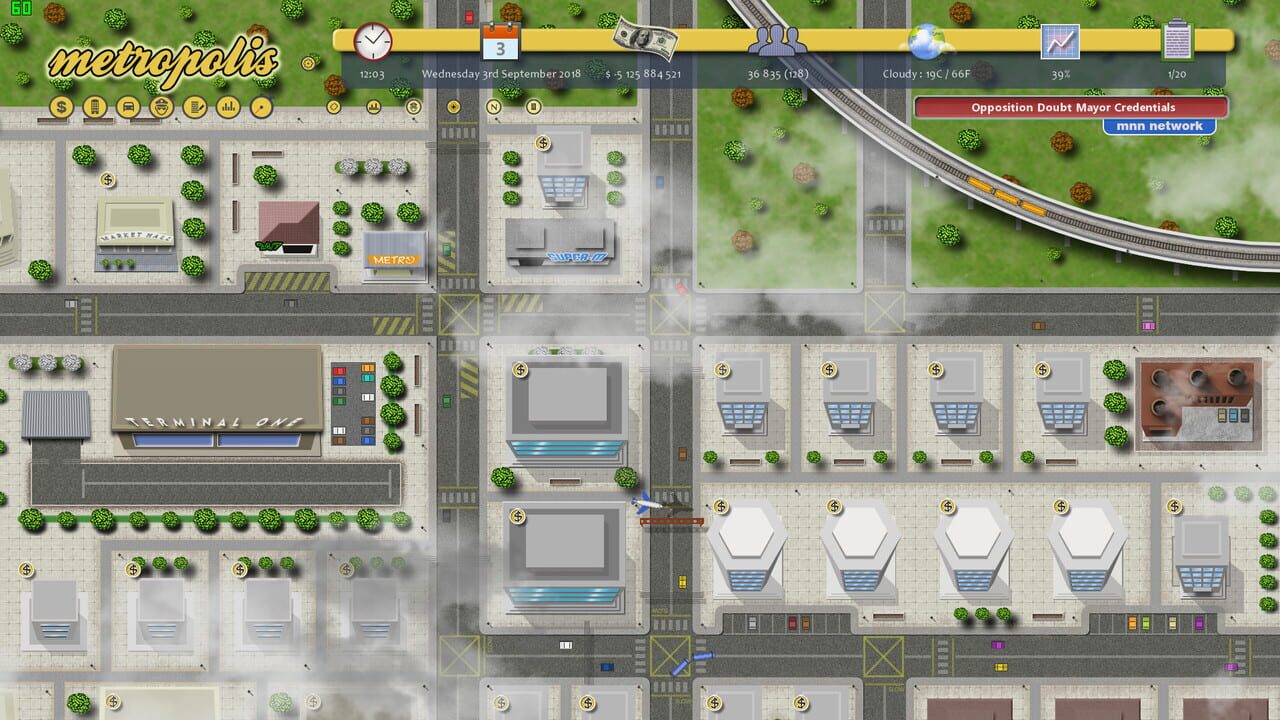Click the clock showing 12:03
Screen dimensions: 1280x720
coord(372,44)
